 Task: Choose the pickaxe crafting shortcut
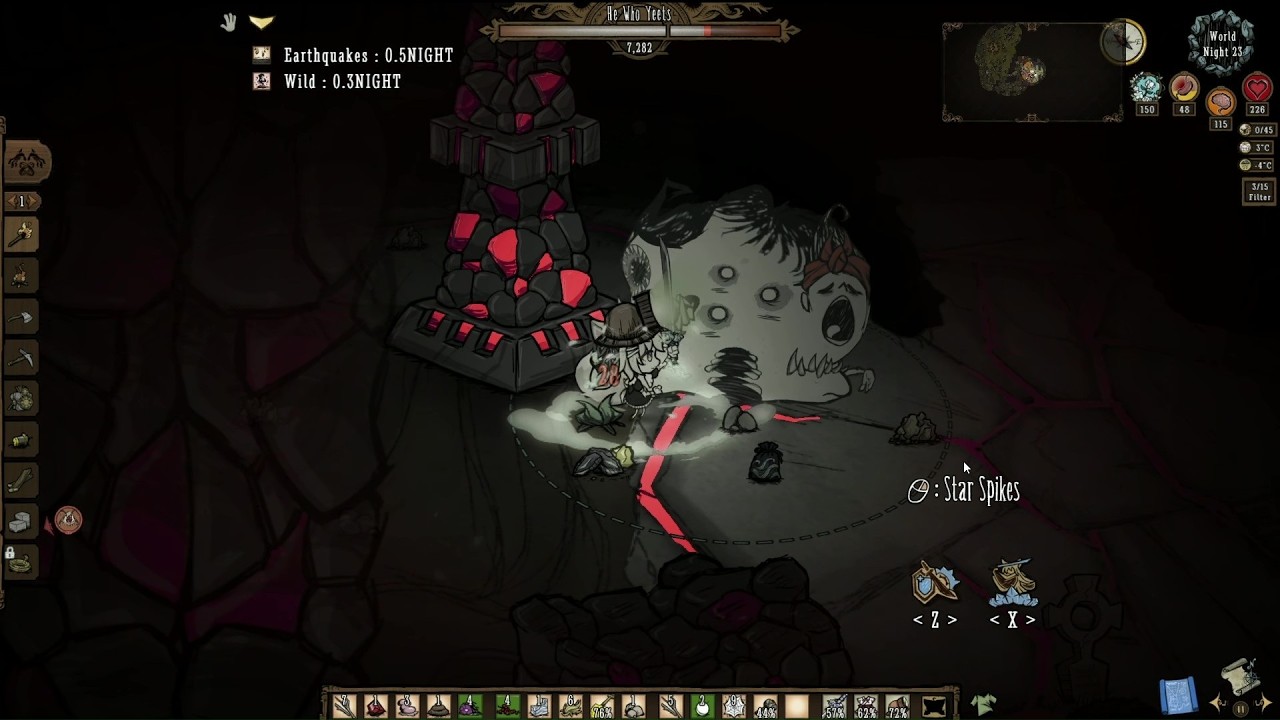coord(21,358)
